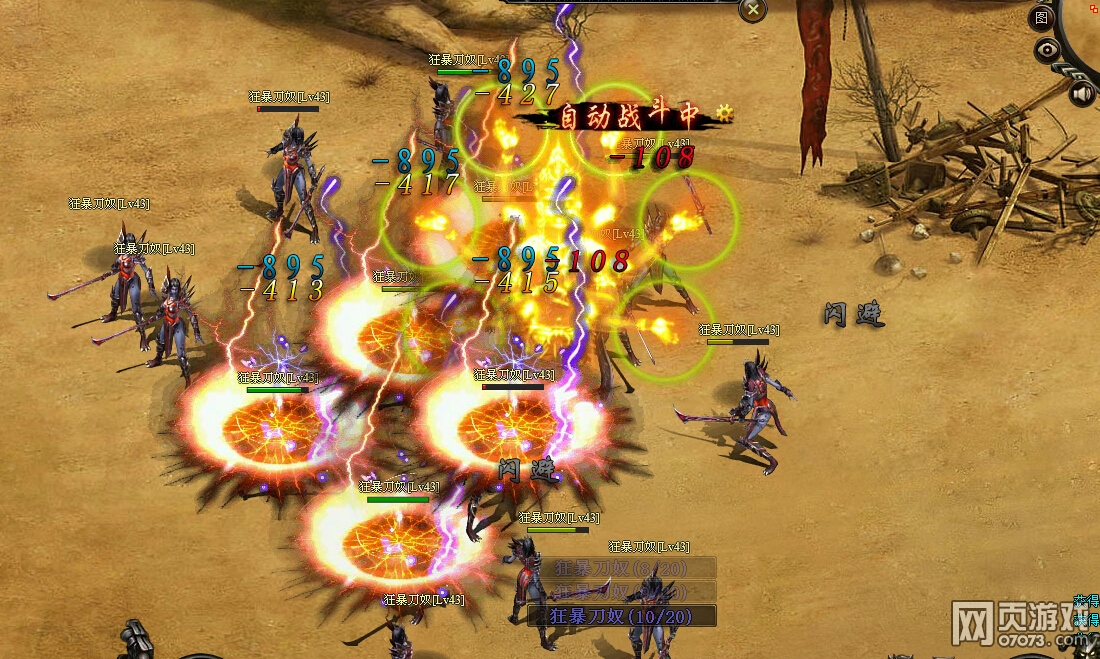Screen dimensions: 1100x659
Task: Open auto-battle settings gear icon
Action: click(724, 114)
